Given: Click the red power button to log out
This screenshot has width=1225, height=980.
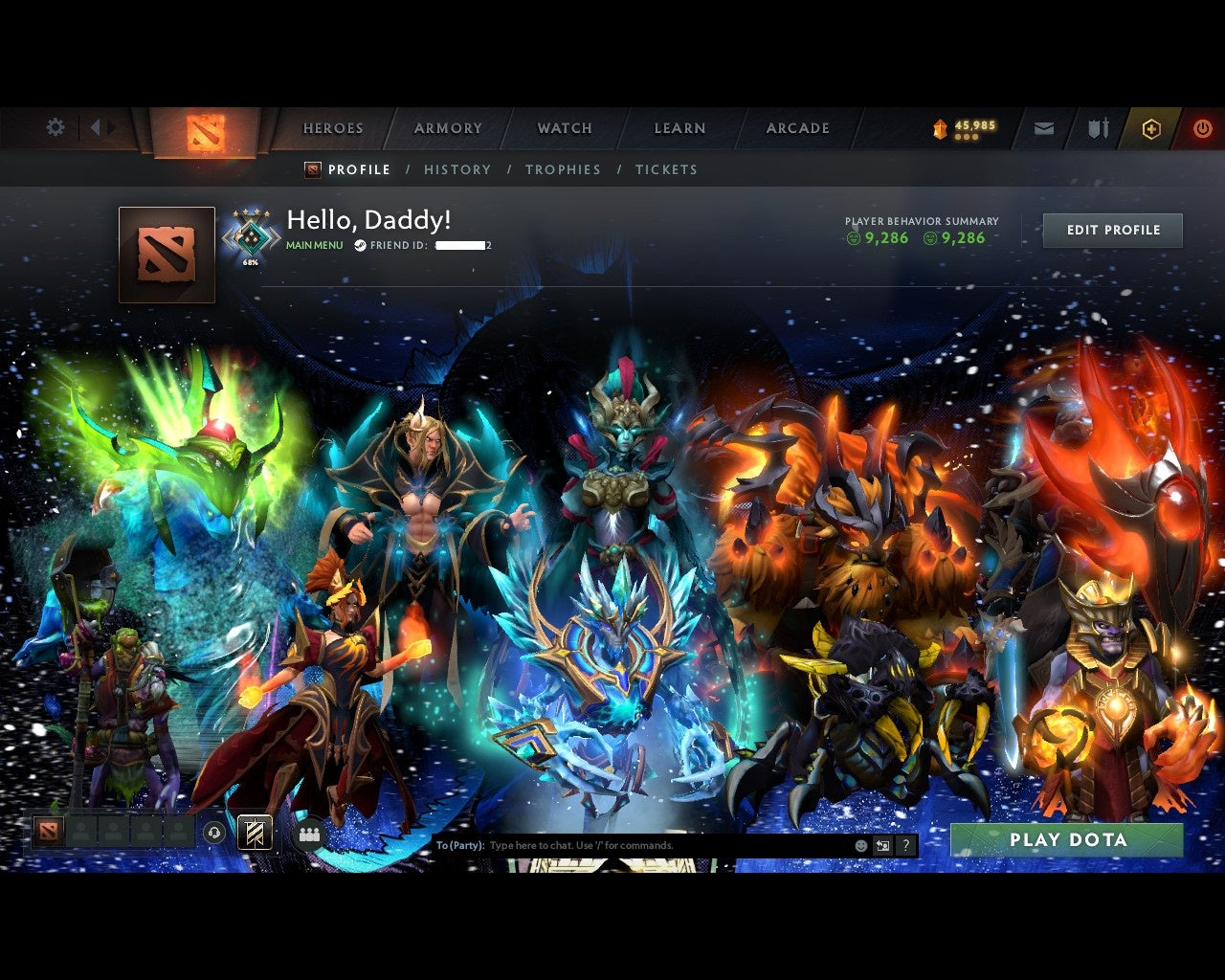Looking at the screenshot, I should tap(1202, 127).
